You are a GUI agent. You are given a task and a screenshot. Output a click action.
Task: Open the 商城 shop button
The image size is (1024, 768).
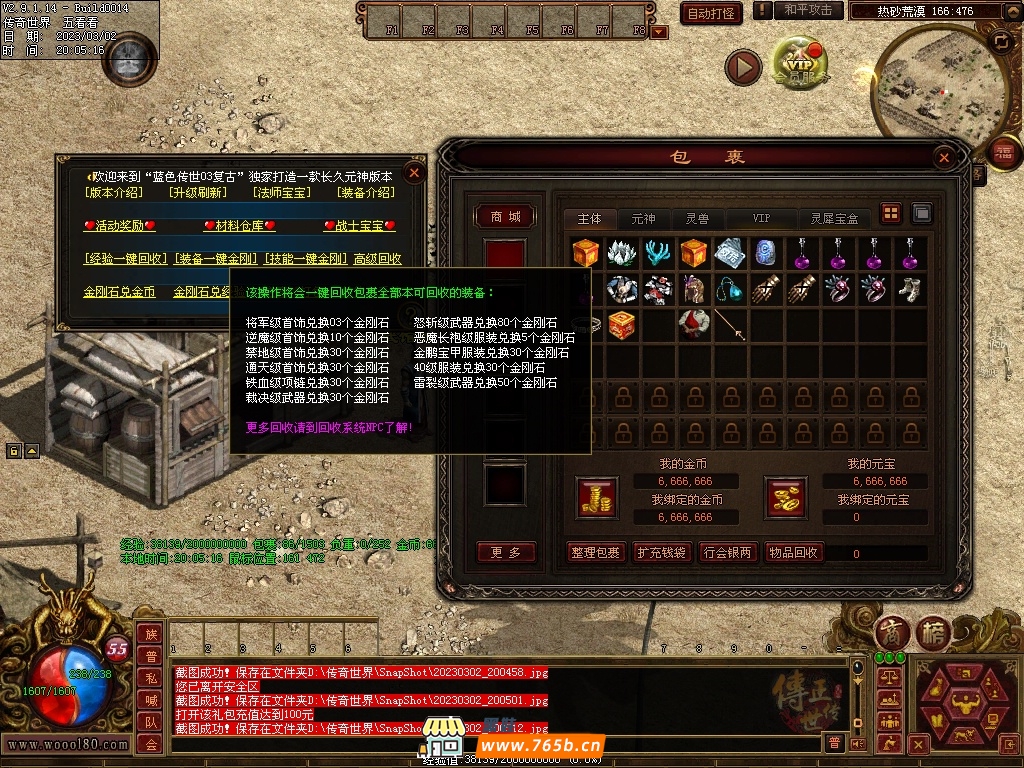click(505, 217)
